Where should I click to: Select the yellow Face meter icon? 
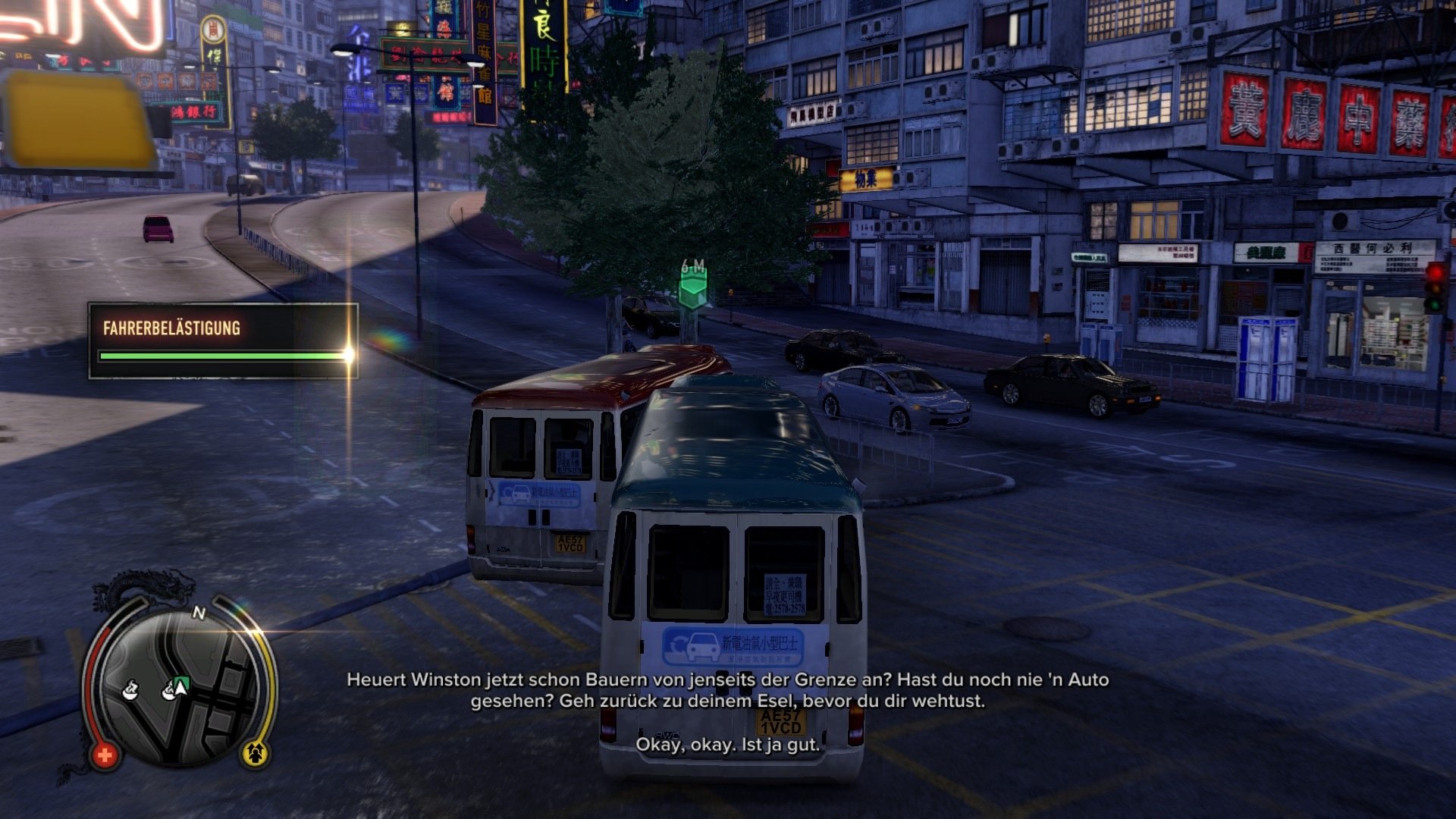click(x=256, y=752)
